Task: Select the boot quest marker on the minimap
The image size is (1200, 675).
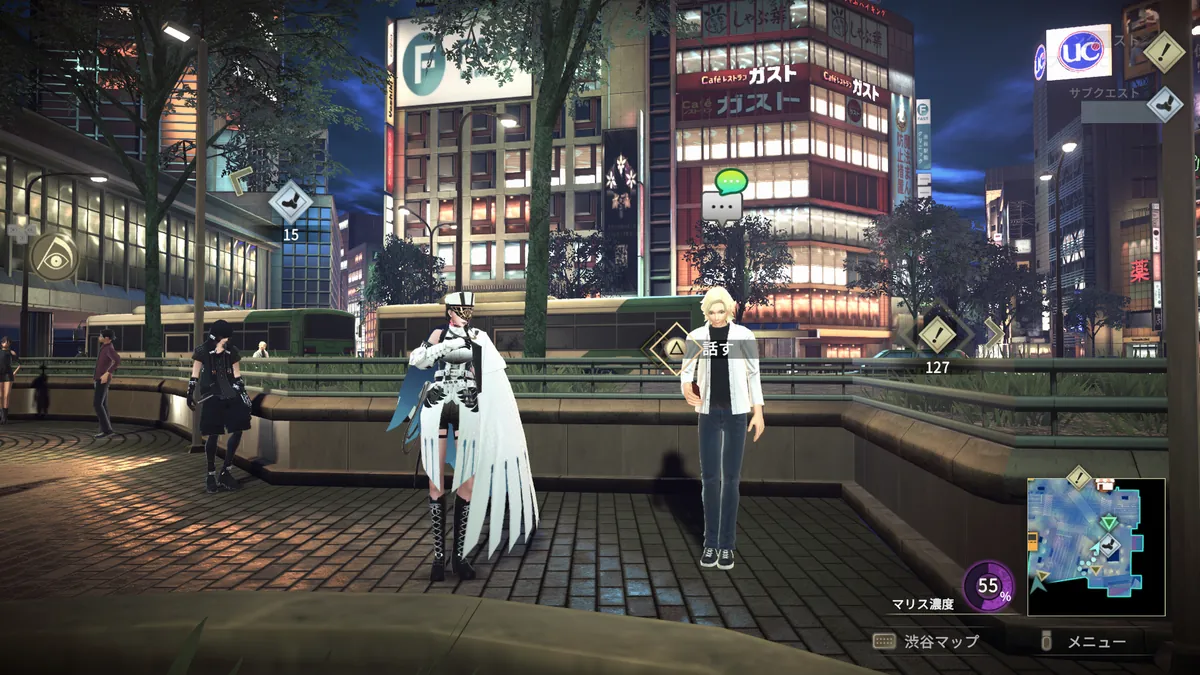Action: coord(1107,546)
